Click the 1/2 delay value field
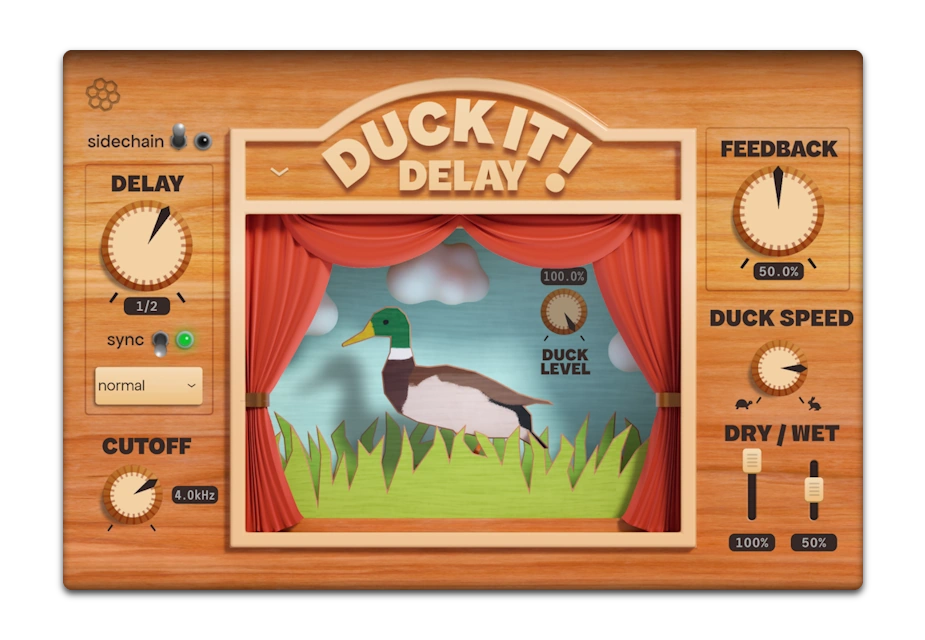Image resolution: width=925 pixels, height=640 pixels. tap(146, 306)
